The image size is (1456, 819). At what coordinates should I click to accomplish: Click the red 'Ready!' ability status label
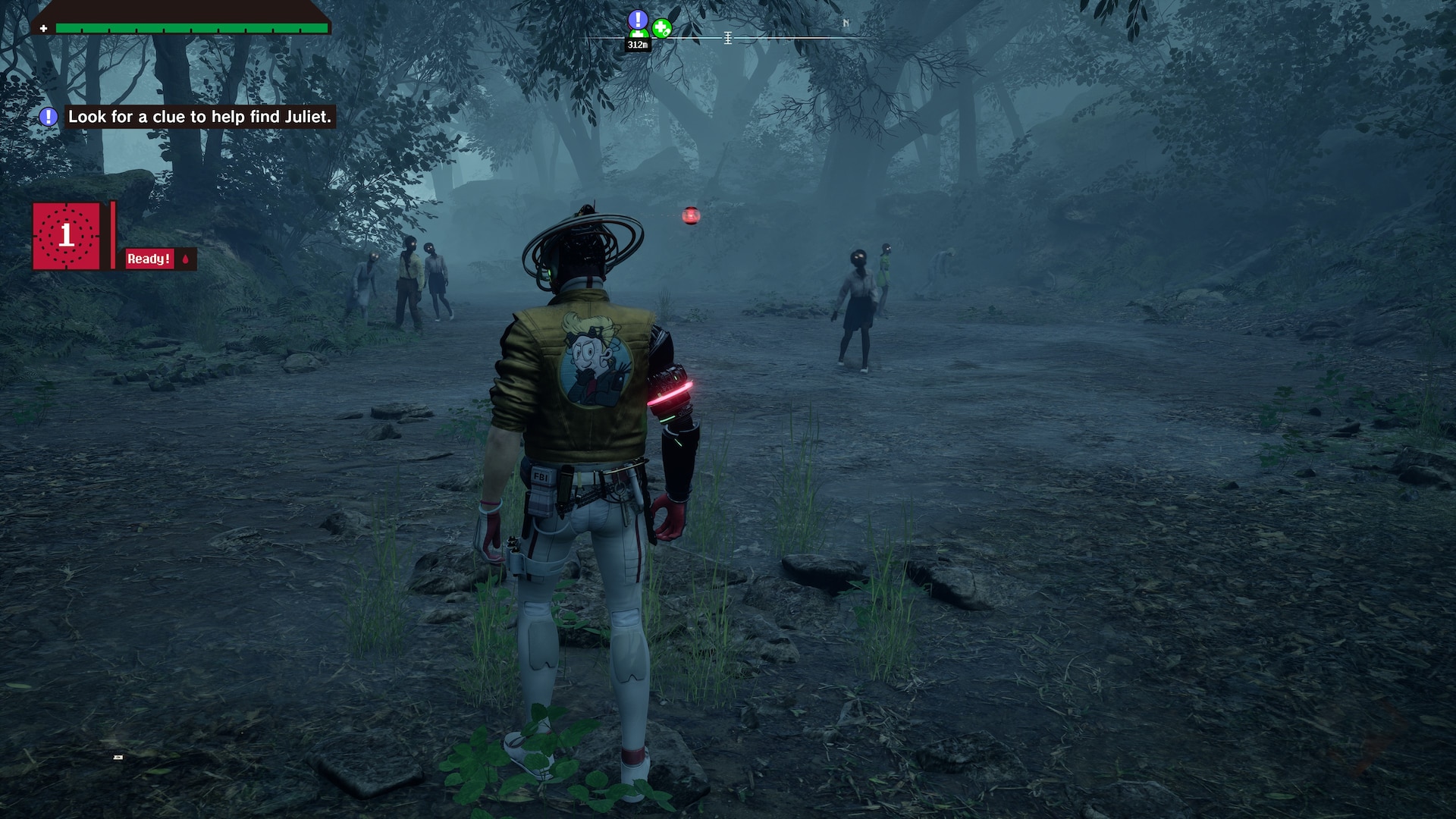pyautogui.click(x=149, y=259)
